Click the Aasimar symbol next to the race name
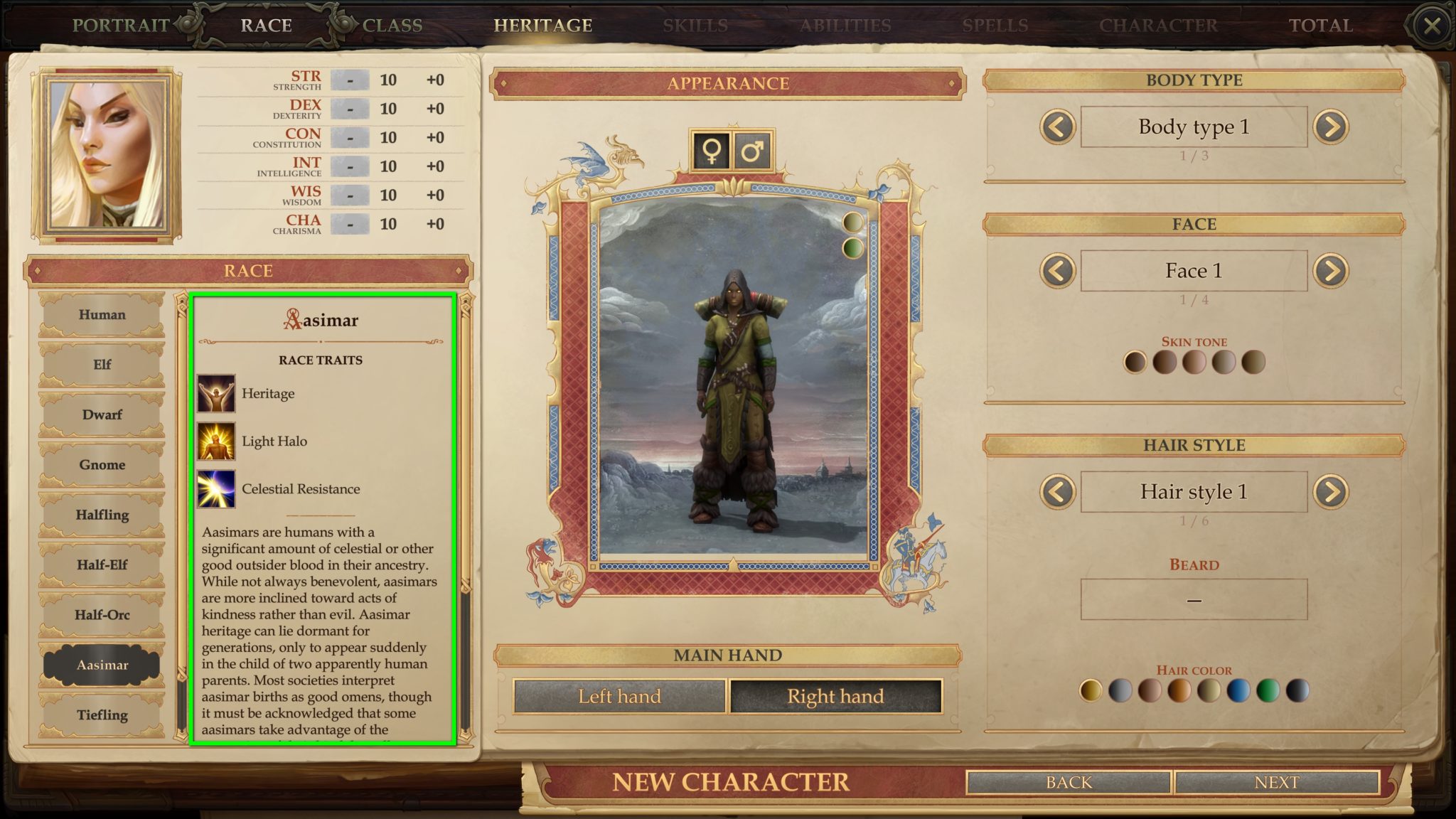This screenshot has height=819, width=1456. [291, 318]
